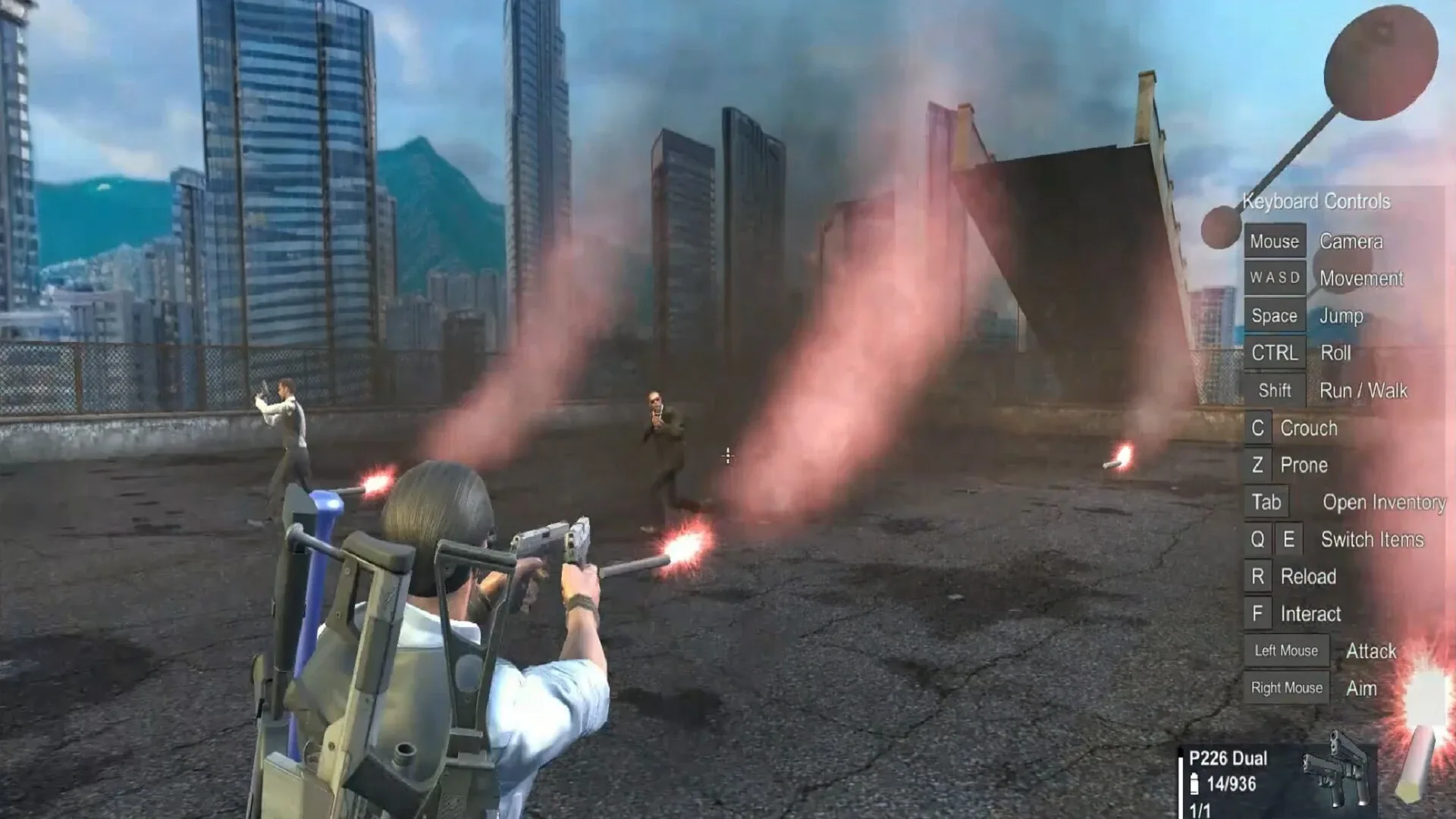Click the Tab Open Inventory key badge

click(x=1266, y=502)
